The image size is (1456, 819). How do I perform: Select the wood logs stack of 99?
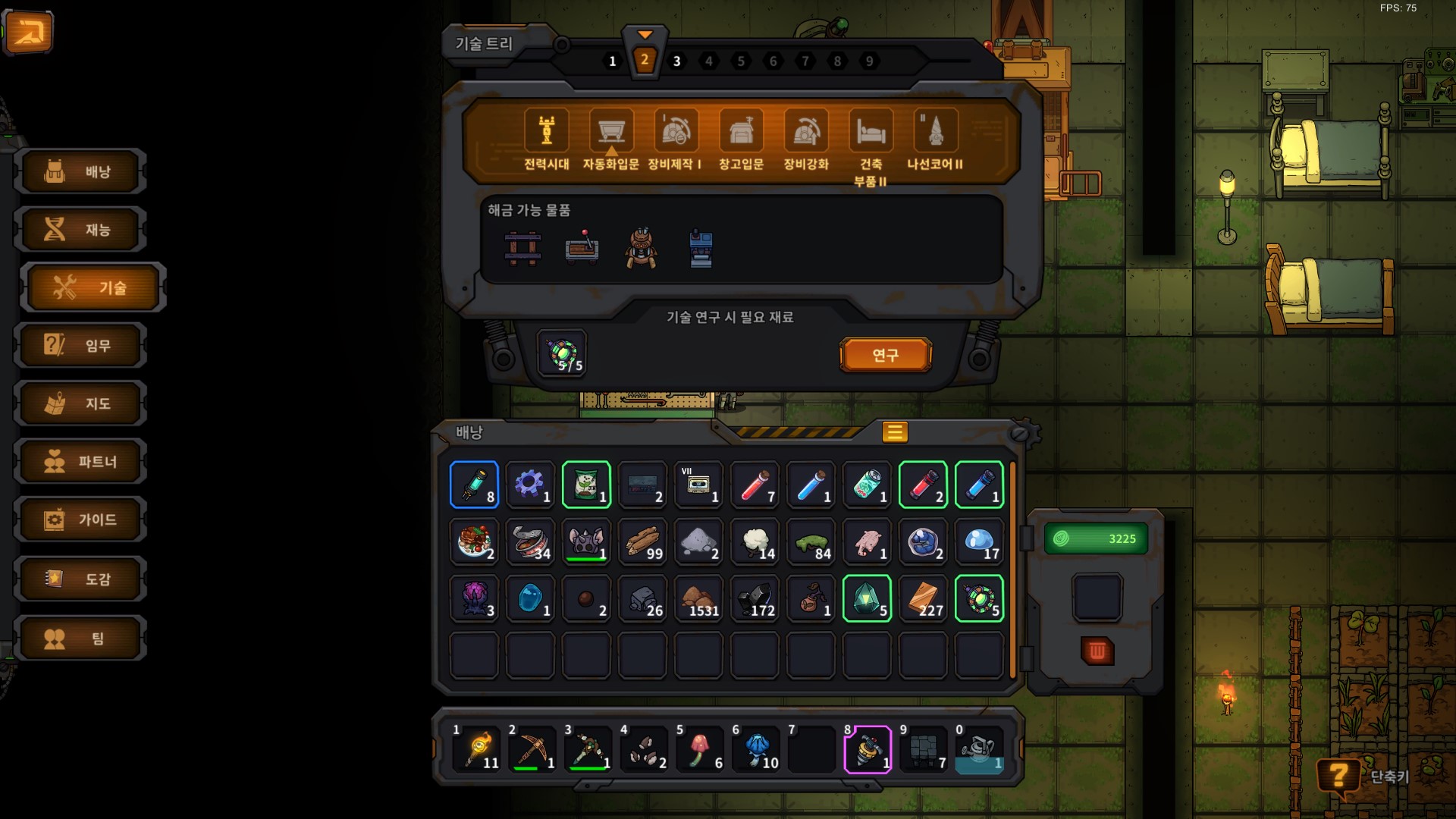642,542
